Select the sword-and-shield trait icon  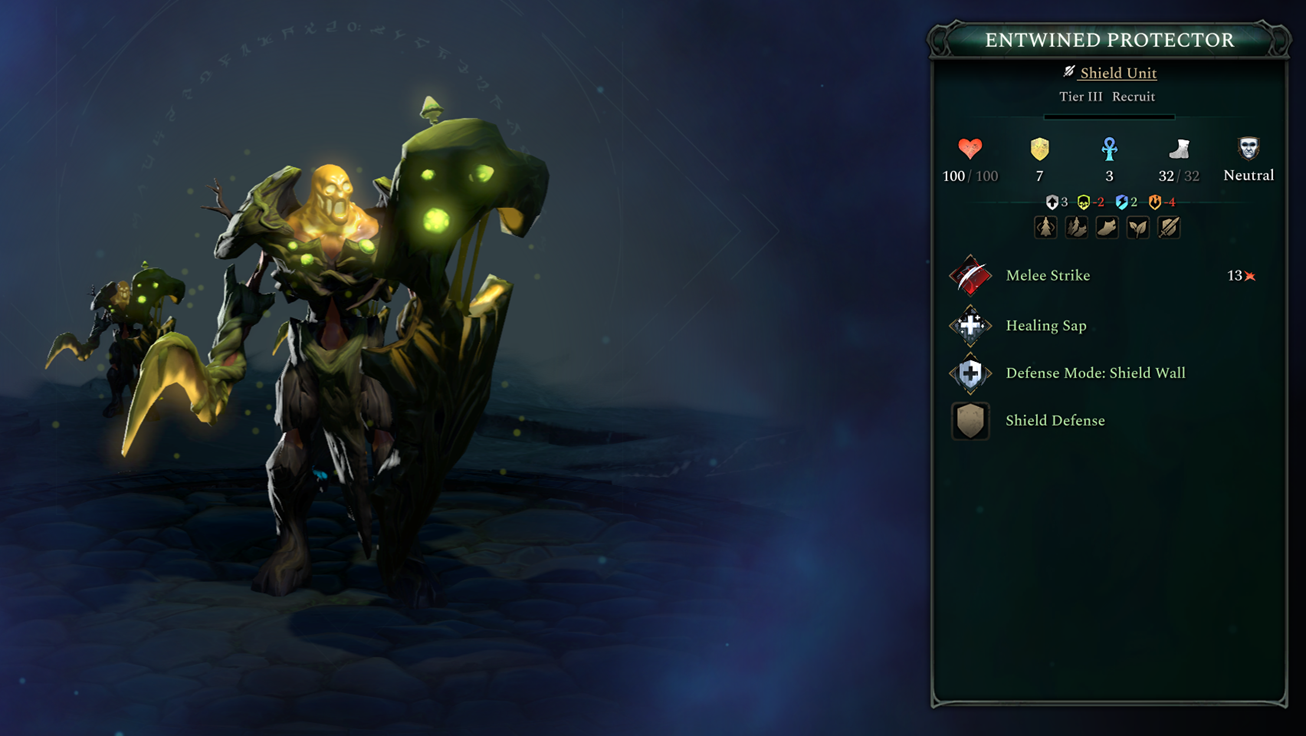(1169, 228)
